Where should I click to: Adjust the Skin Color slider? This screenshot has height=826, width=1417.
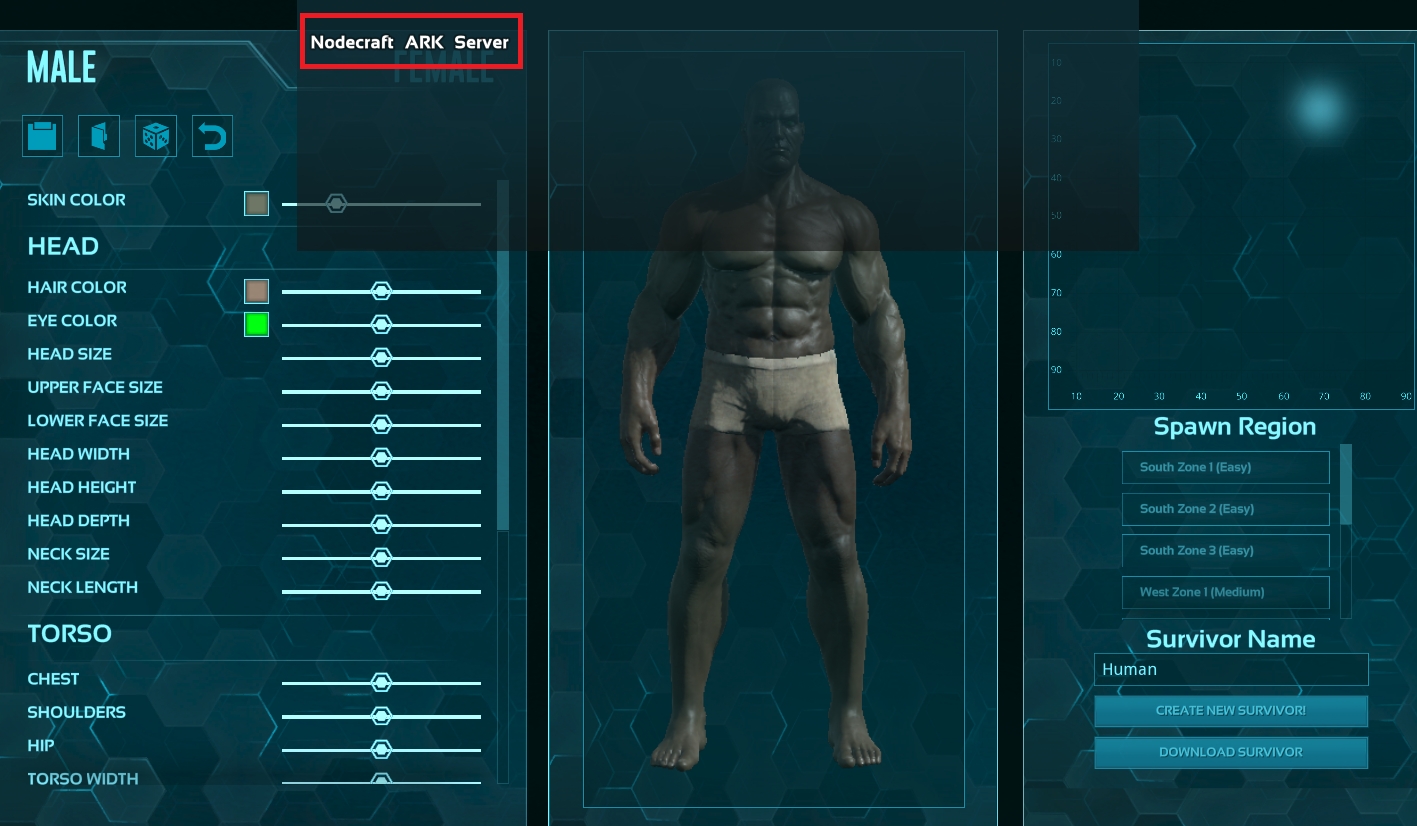(x=335, y=203)
